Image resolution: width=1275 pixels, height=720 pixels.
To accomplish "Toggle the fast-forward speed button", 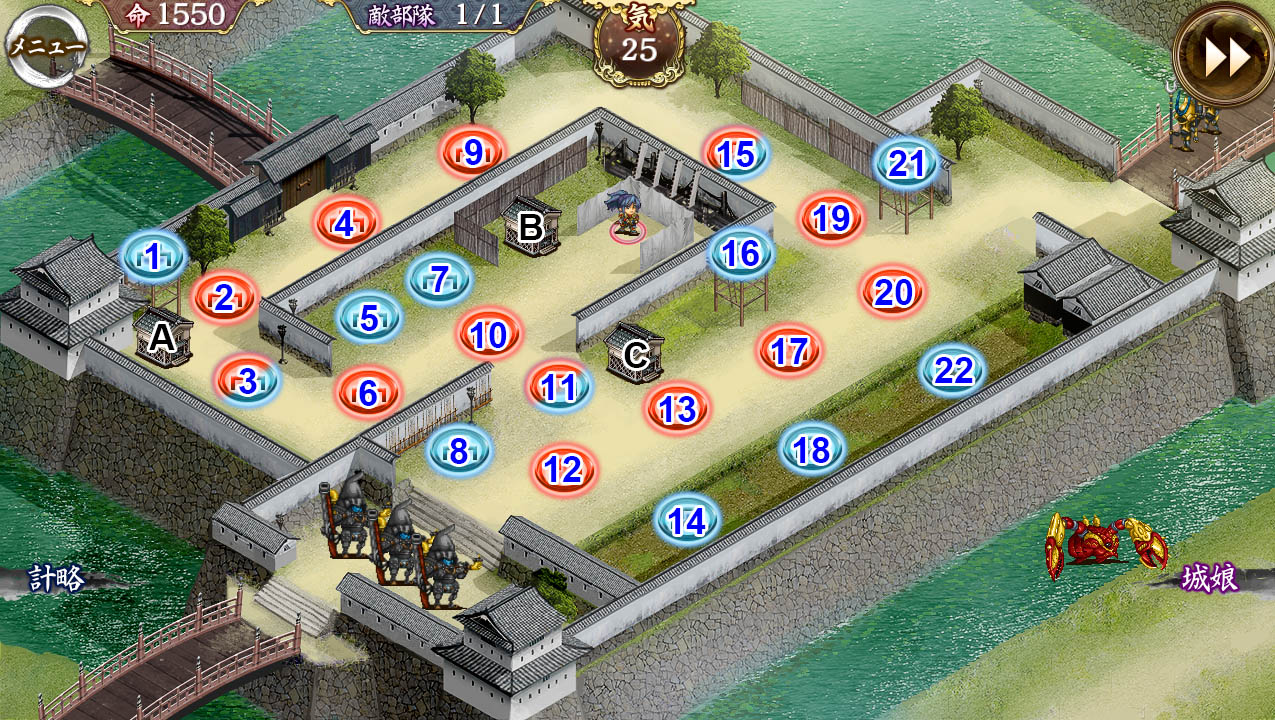I will coord(1225,57).
